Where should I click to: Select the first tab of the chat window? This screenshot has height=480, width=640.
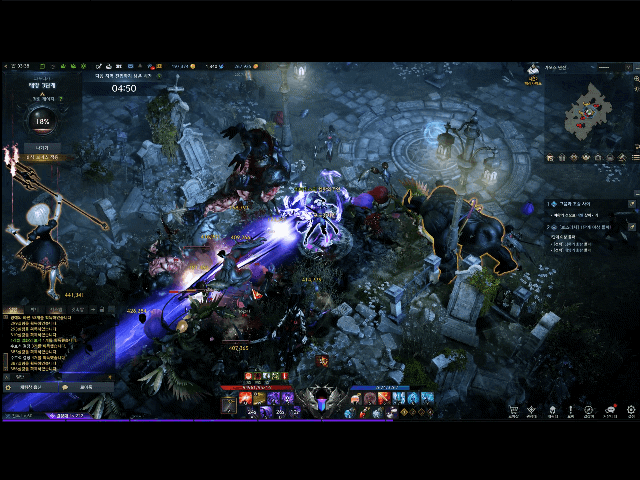pos(14,311)
